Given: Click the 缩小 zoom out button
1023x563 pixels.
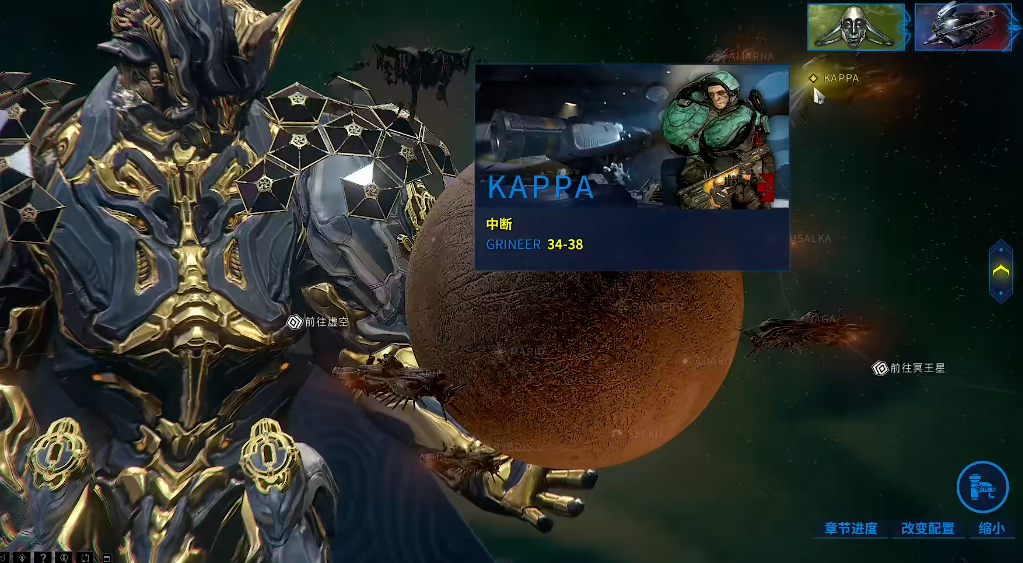Looking at the screenshot, I should (x=991, y=528).
